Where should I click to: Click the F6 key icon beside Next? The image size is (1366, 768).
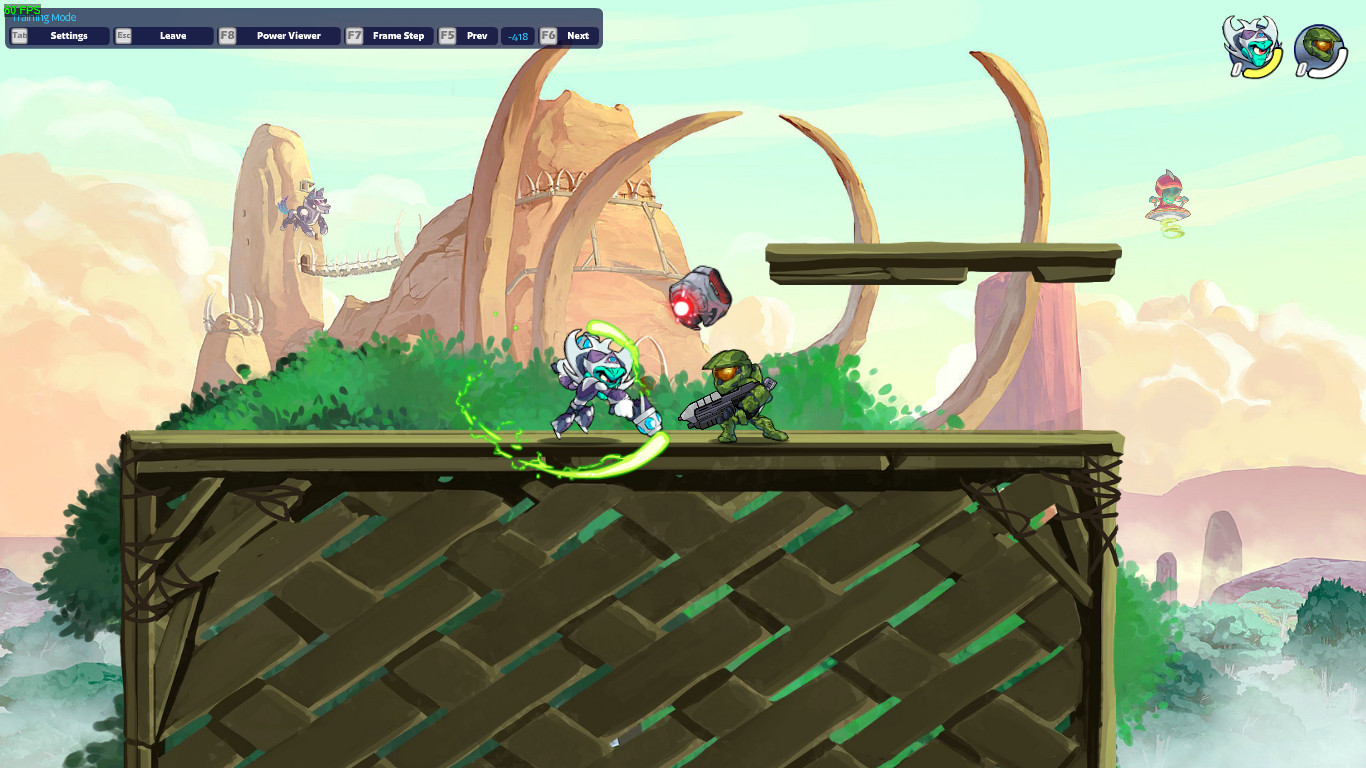pyautogui.click(x=547, y=35)
